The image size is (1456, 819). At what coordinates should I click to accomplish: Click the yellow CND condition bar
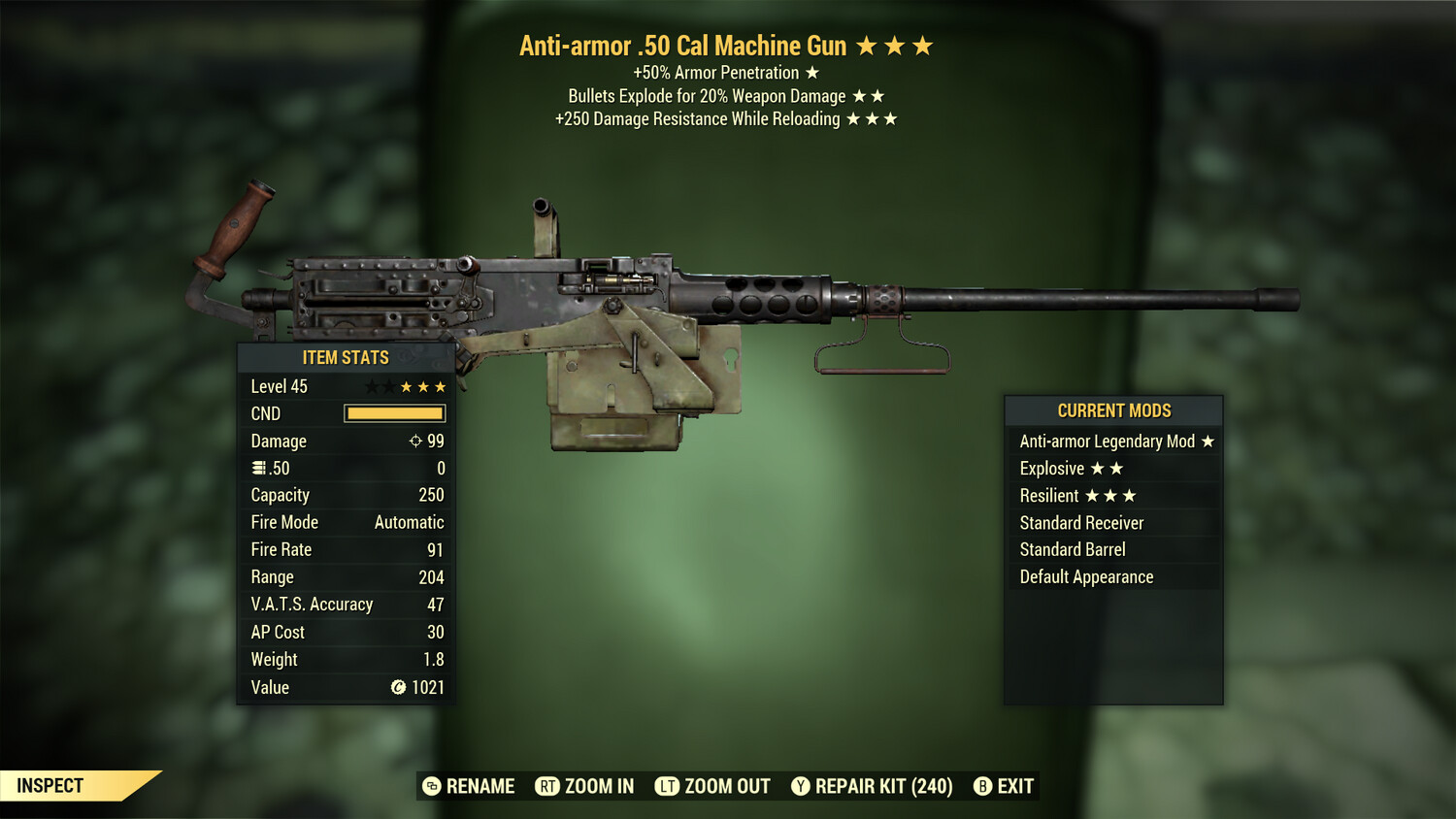point(393,413)
